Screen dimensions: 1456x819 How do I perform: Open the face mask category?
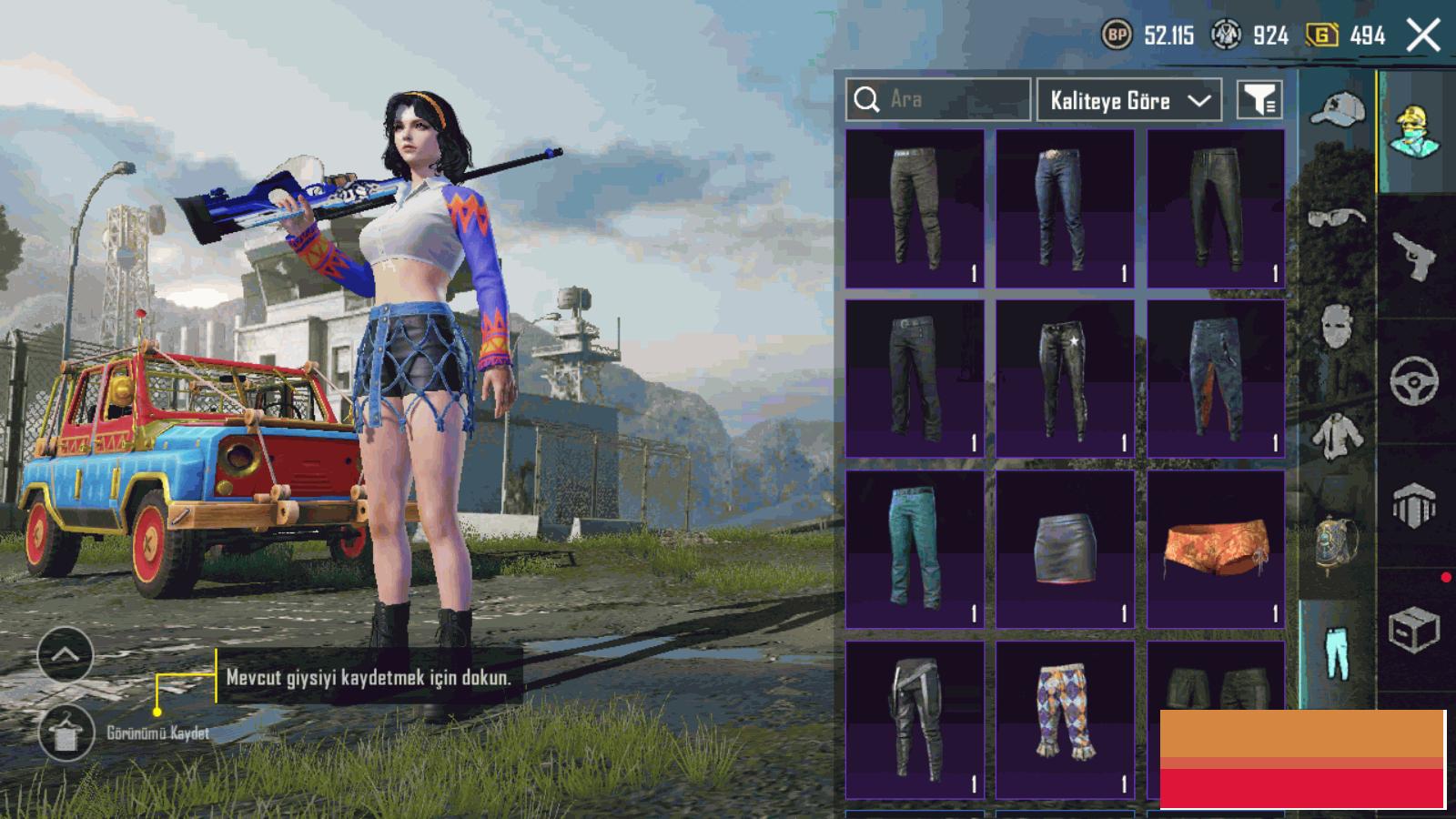[1337, 326]
